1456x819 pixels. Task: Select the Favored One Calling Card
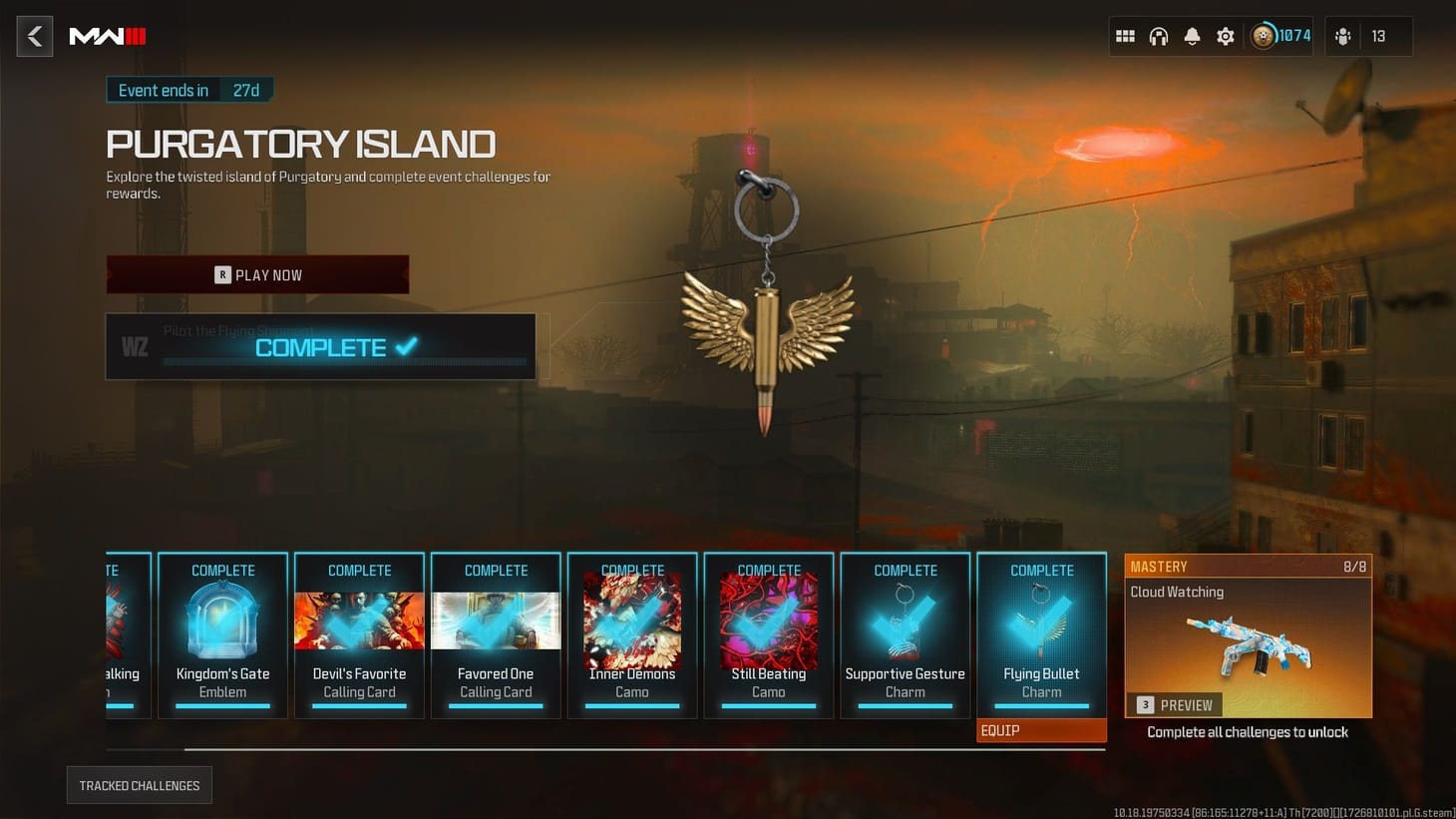coord(496,635)
